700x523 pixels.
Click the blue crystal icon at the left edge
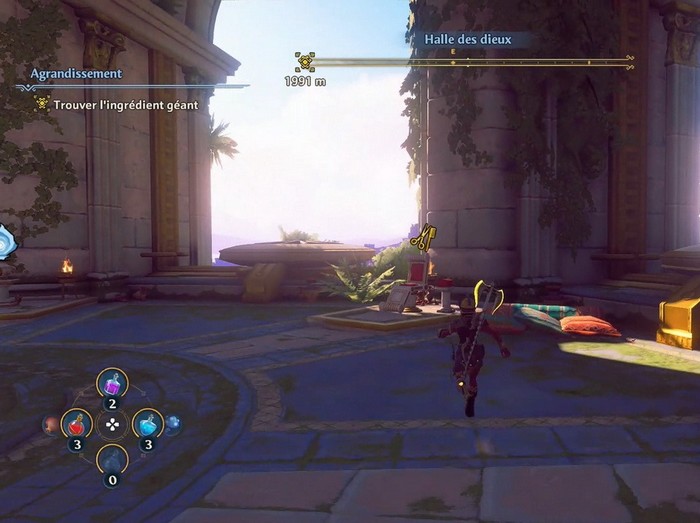pyautogui.click(x=5, y=242)
